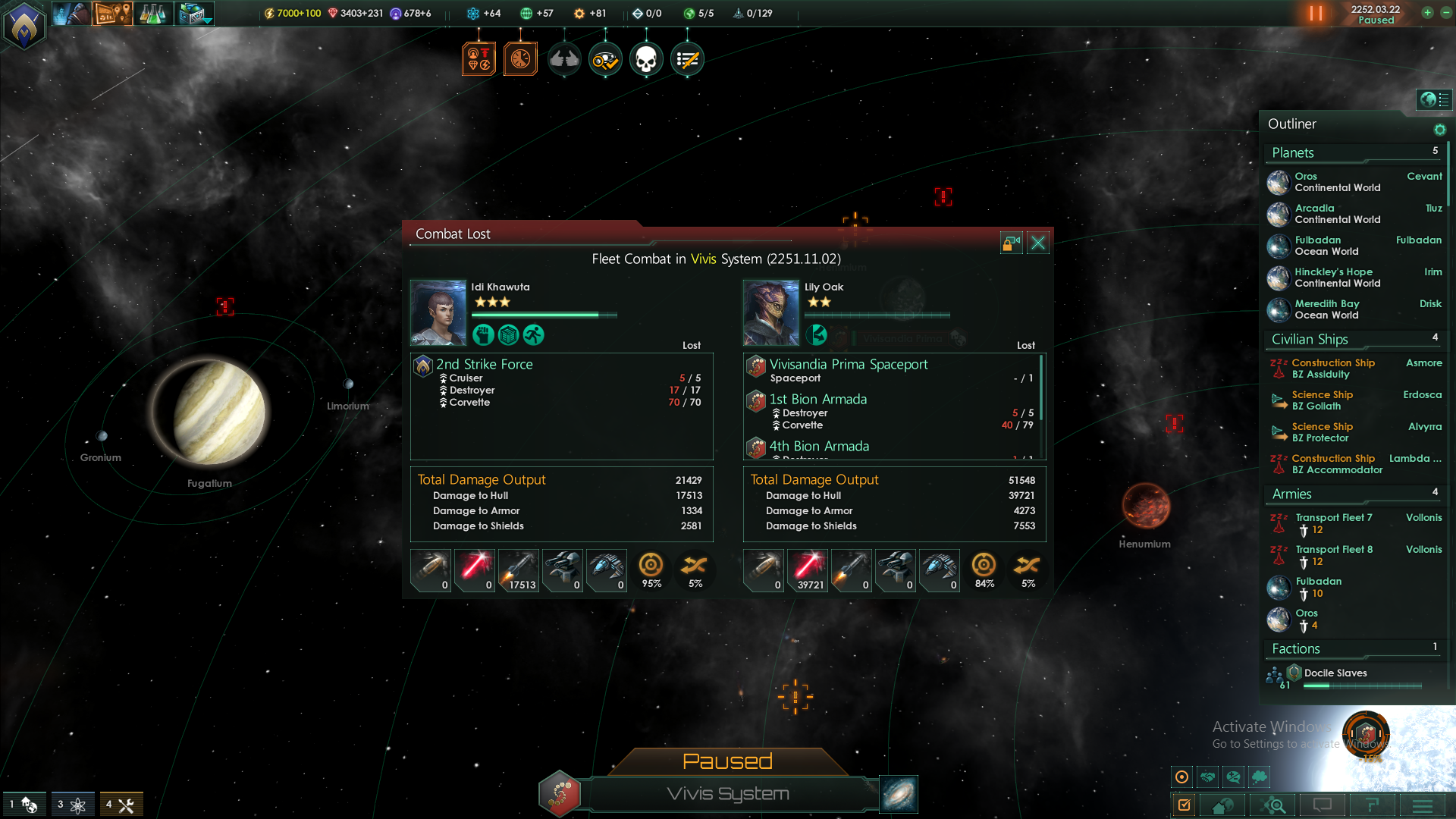This screenshot has height=819, width=1456.
Task: Open Docile Slaves faction entry
Action: click(1335, 673)
